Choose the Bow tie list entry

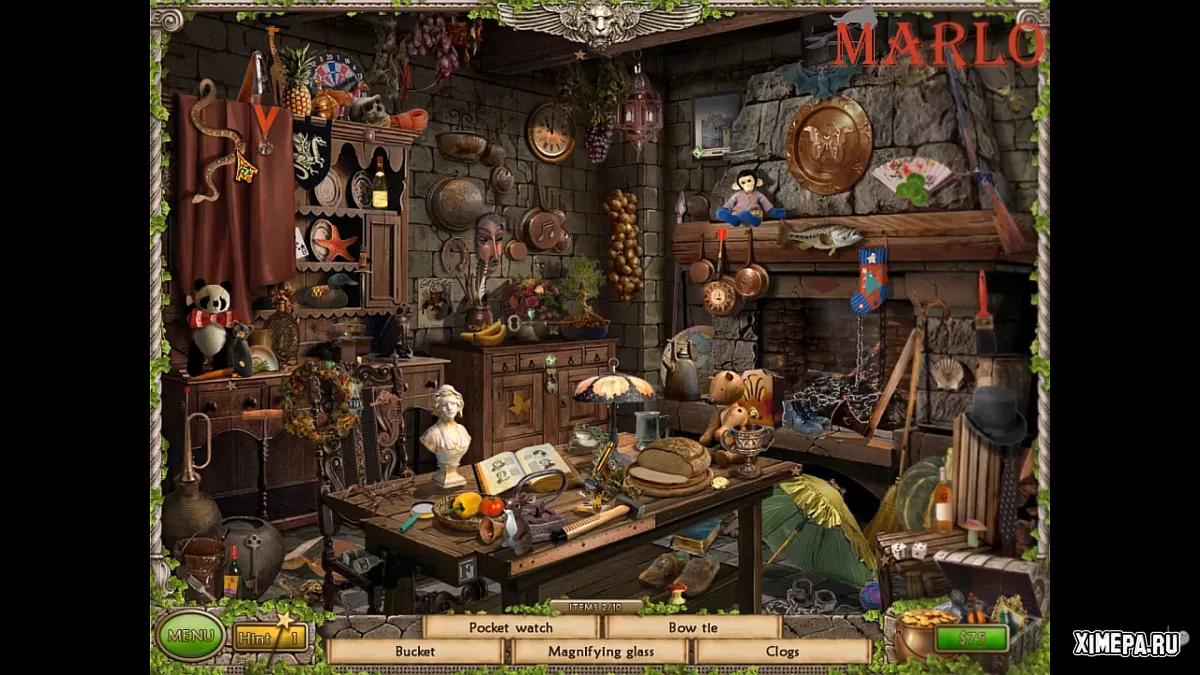(694, 627)
